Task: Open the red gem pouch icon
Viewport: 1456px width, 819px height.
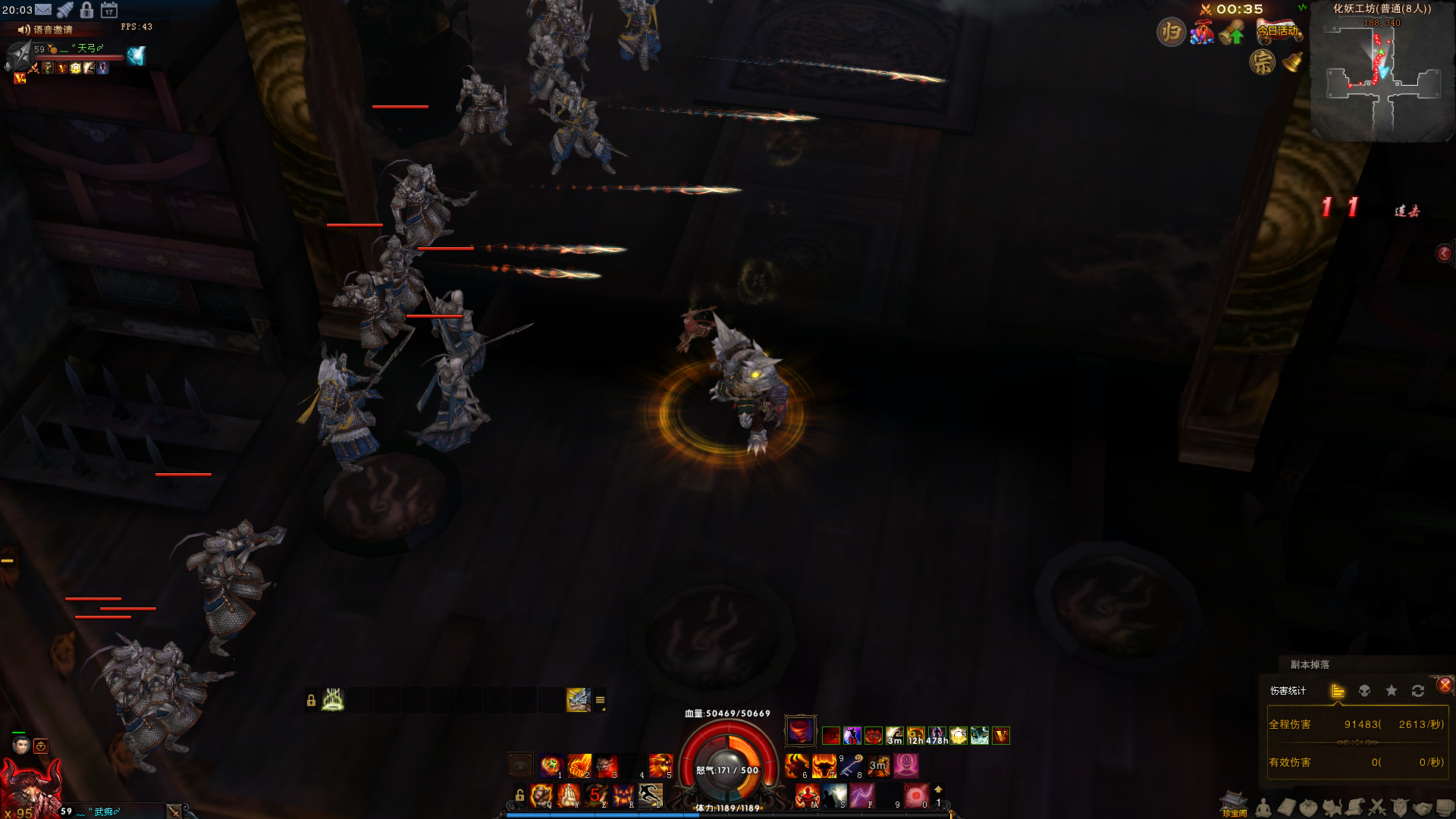Action: coord(1202,33)
